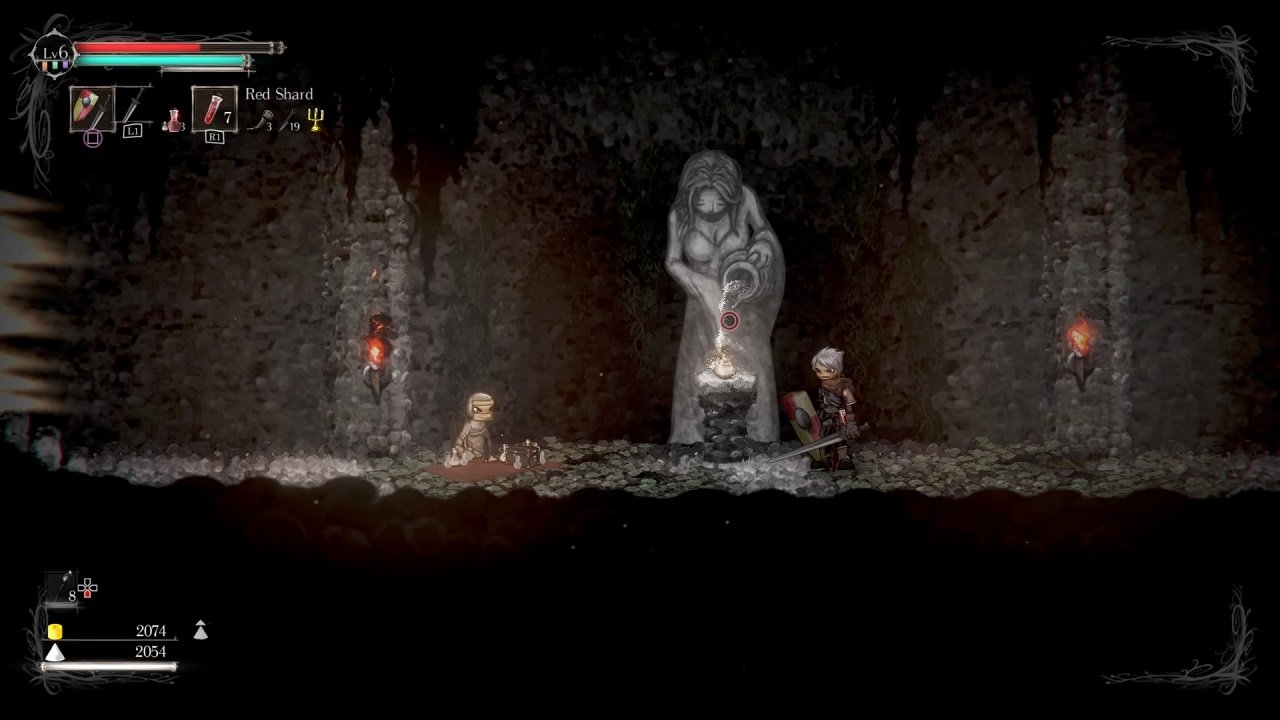
Task: Select the Red Shard item name text
Action: (x=279, y=94)
